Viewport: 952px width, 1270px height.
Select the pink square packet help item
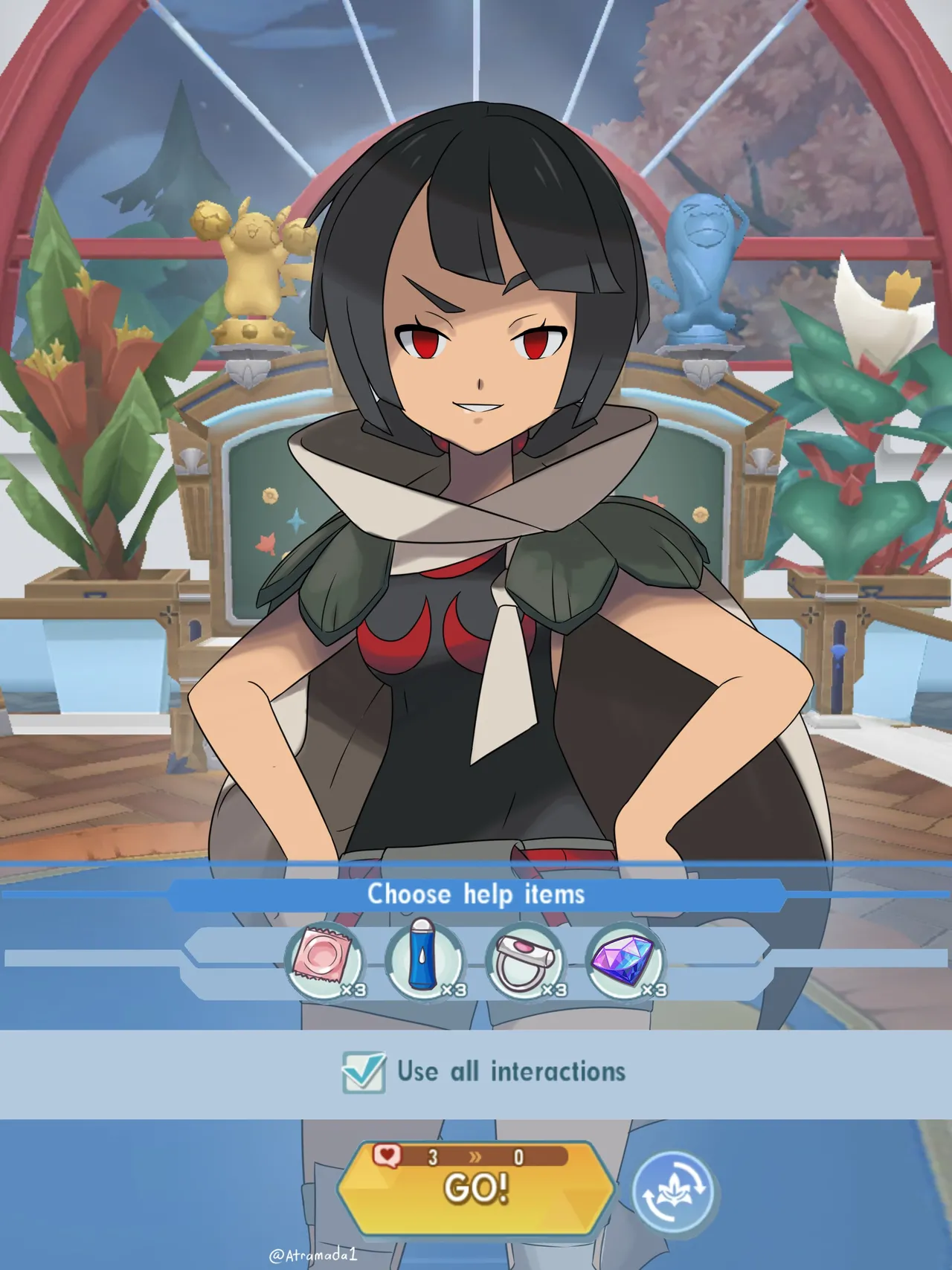325,961
